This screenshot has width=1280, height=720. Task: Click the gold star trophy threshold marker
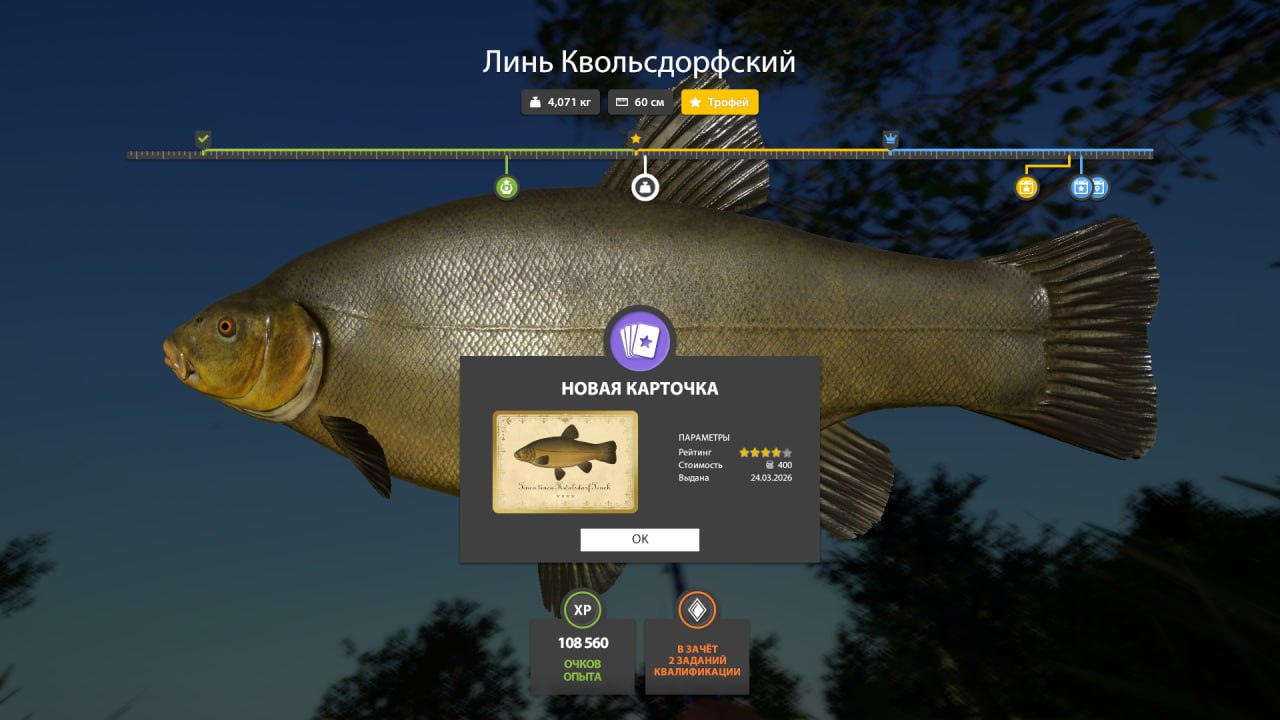point(635,139)
